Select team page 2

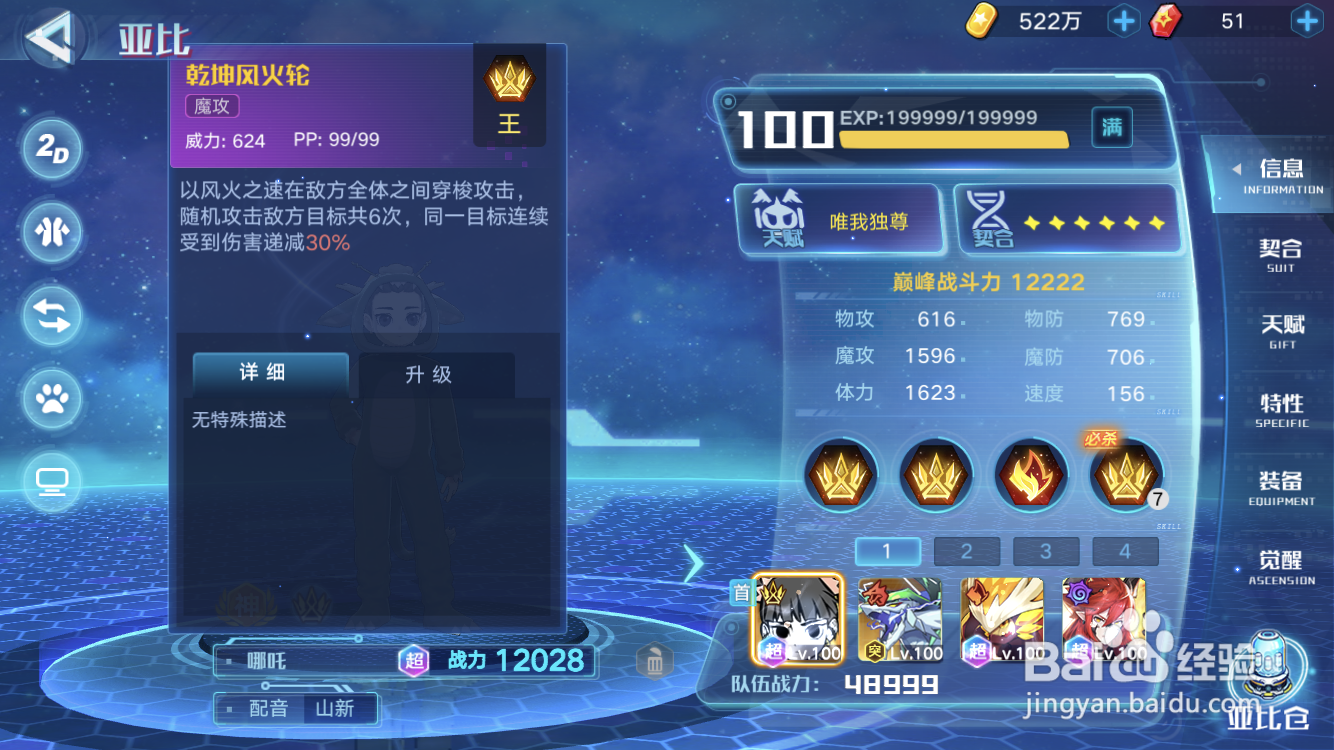966,551
